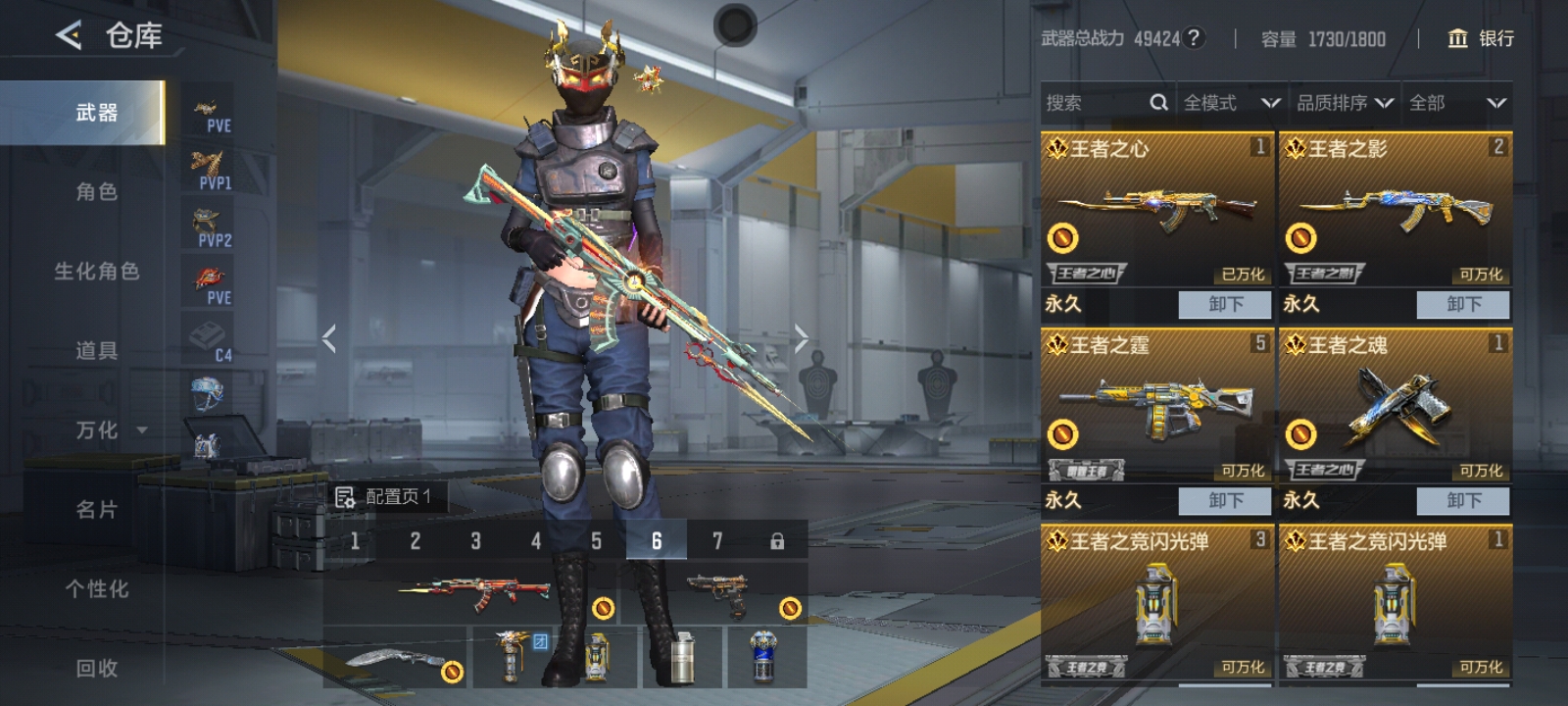This screenshot has height=706, width=1568.
Task: Open the 配置页1 loadout page selector
Action: click(x=385, y=497)
